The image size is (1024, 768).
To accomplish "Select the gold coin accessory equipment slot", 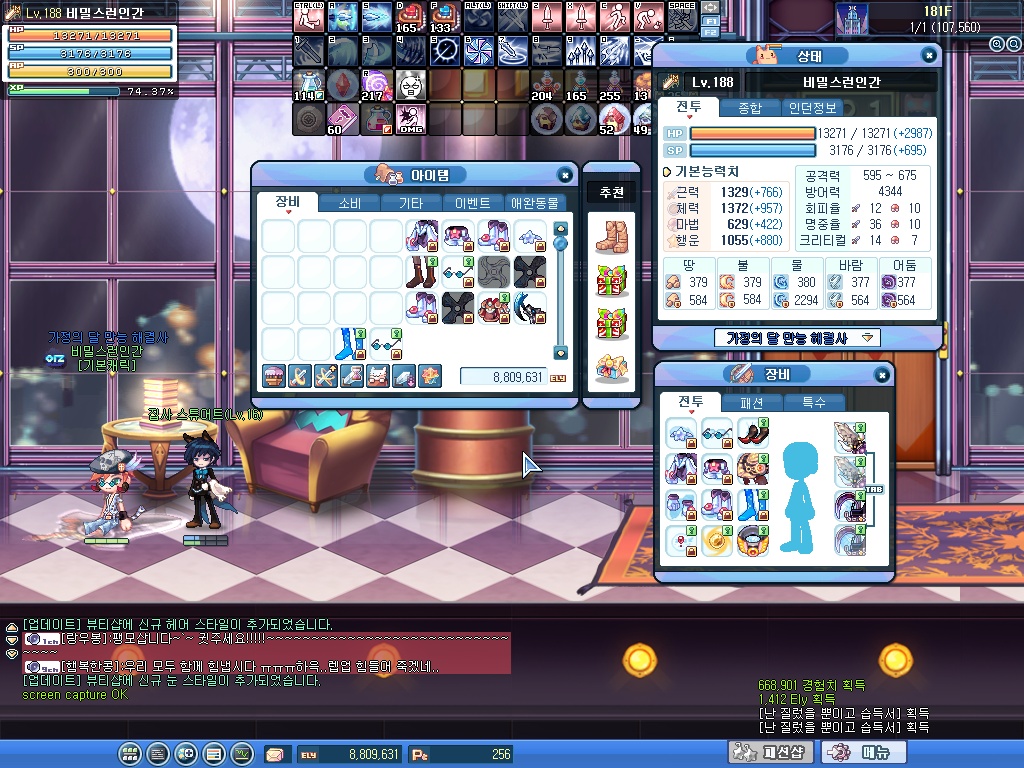I will (x=717, y=541).
